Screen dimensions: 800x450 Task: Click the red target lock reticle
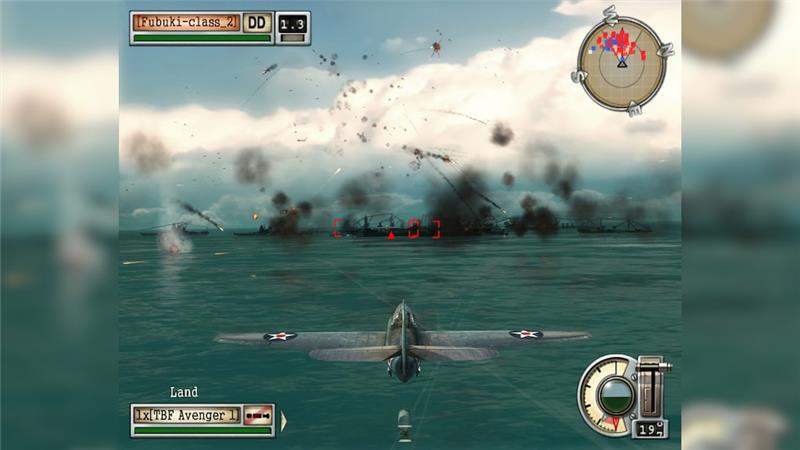tap(387, 229)
